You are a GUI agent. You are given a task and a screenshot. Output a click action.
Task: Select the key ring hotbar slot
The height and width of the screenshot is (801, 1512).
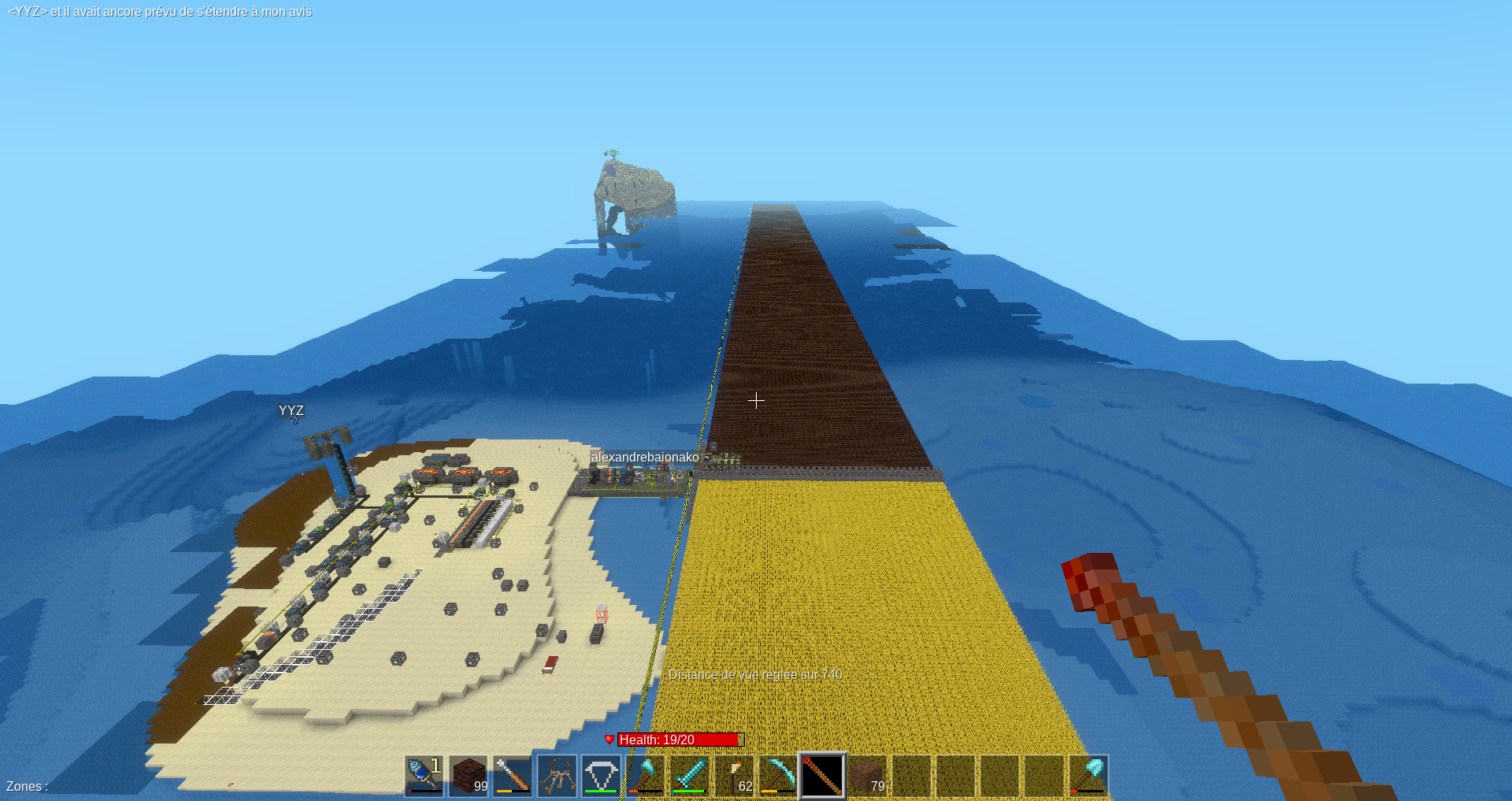[x=557, y=776]
